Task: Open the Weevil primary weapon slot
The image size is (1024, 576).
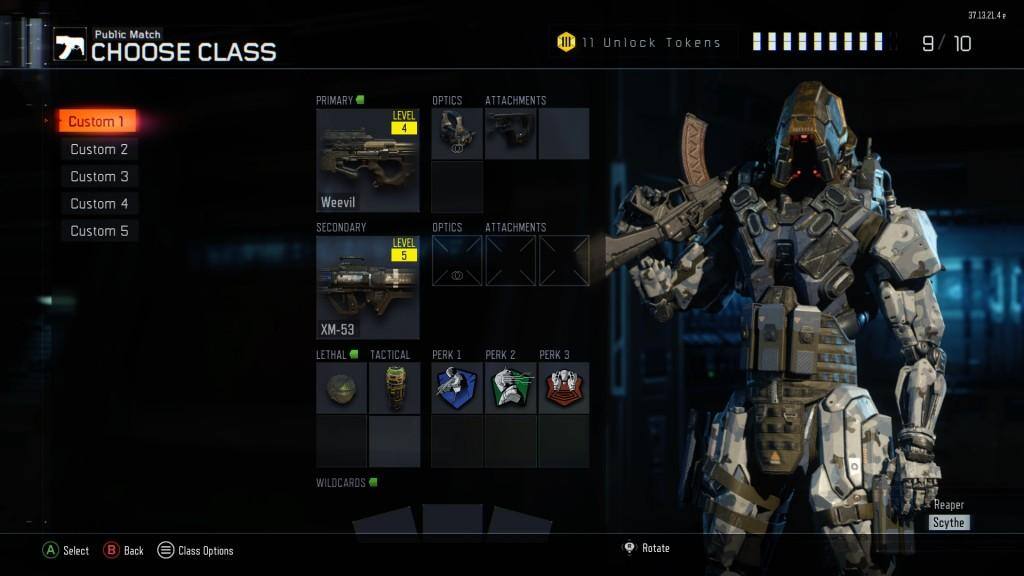Action: [368, 160]
